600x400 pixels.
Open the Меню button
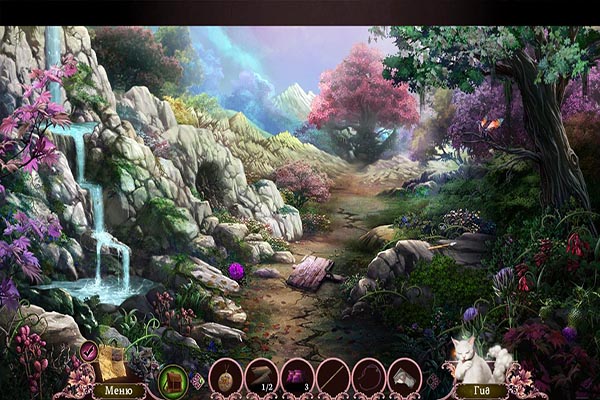(x=118, y=390)
